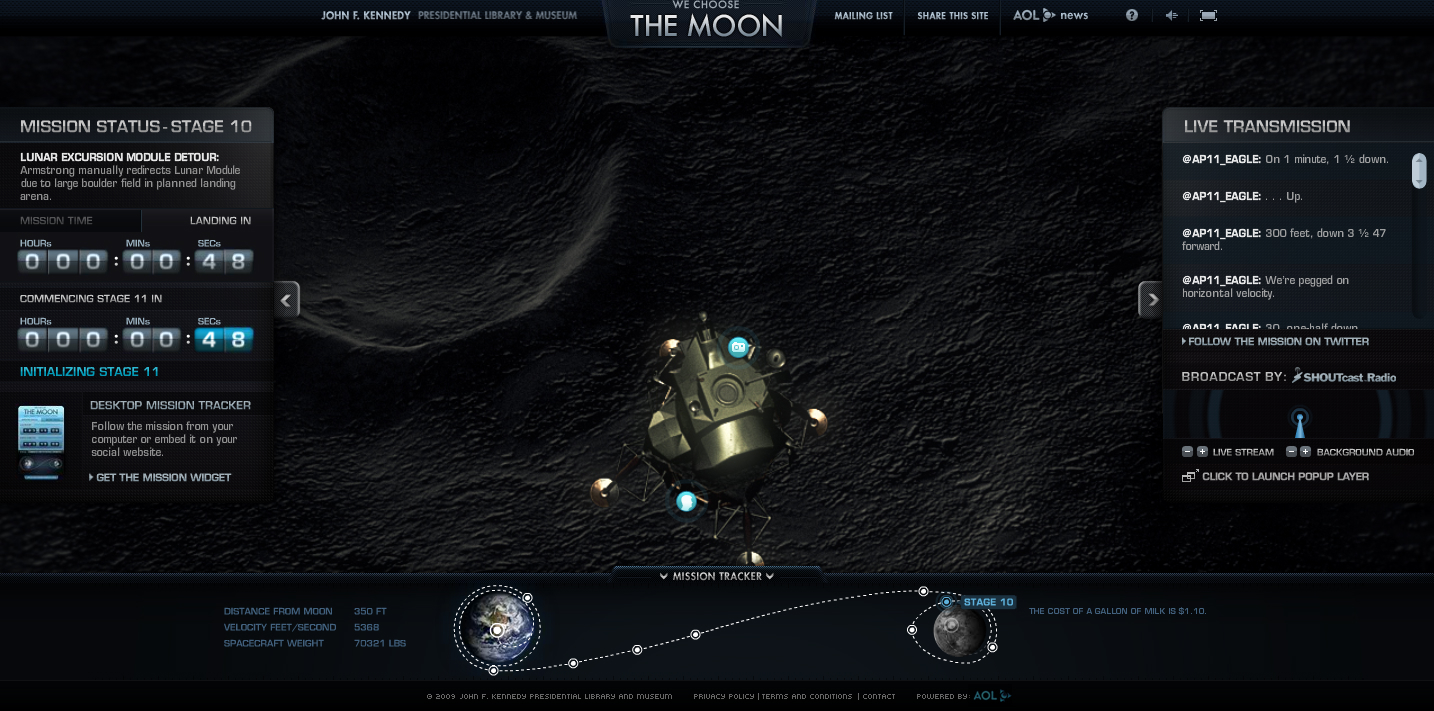Activate the fullscreen icon
Viewport: 1434px width, 711px height.
point(1208,15)
